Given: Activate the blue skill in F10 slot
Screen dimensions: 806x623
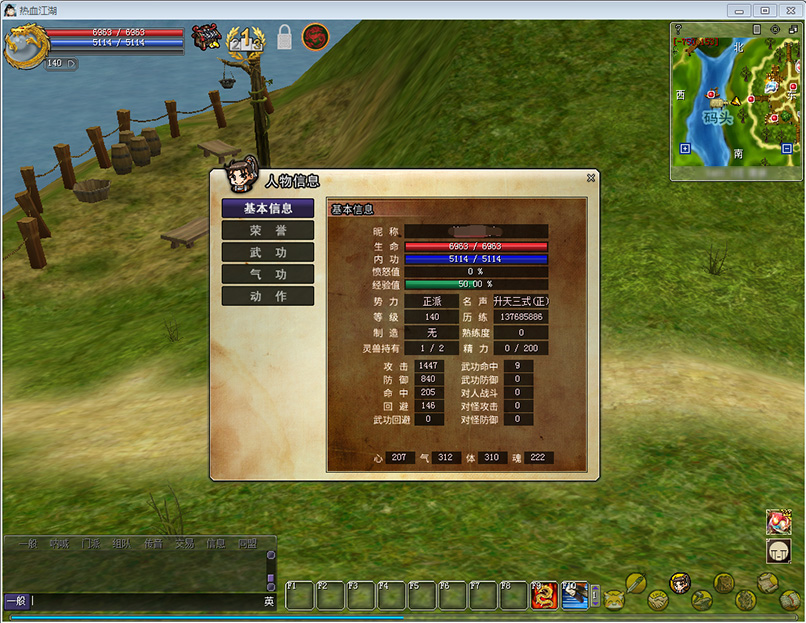Looking at the screenshot, I should point(575,595).
